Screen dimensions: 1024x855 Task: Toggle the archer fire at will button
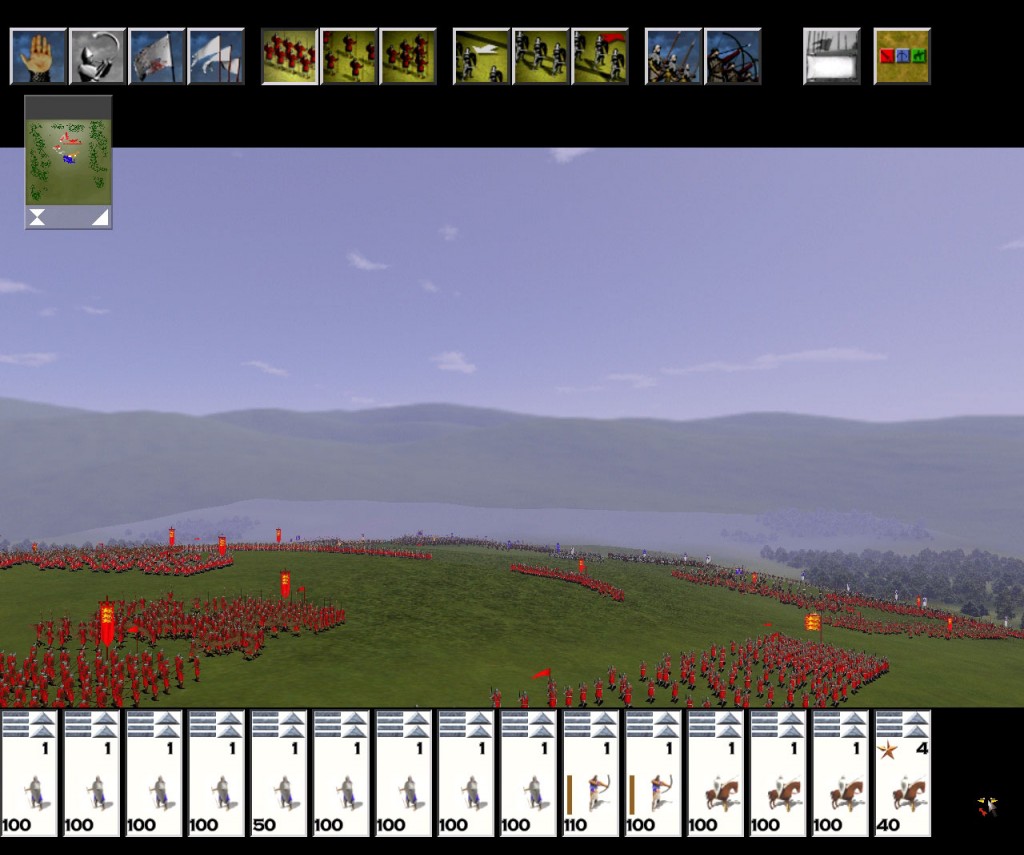(x=733, y=56)
